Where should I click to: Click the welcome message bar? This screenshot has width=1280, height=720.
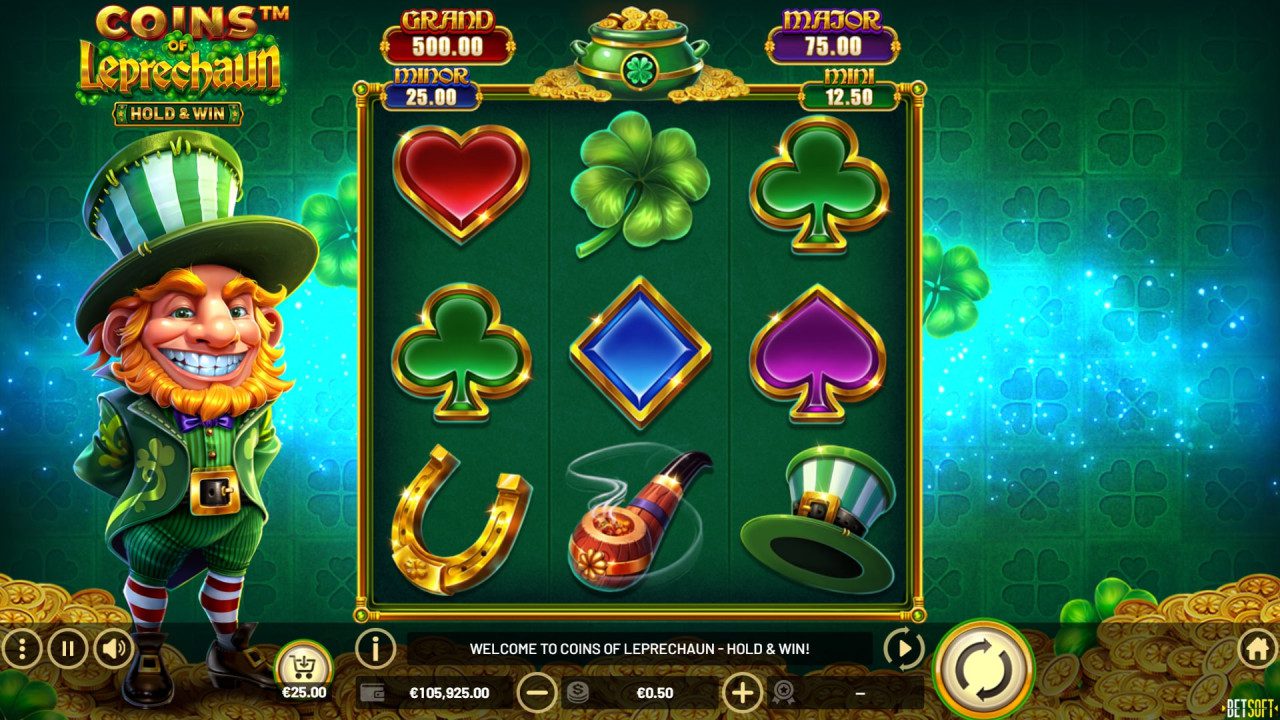640,649
